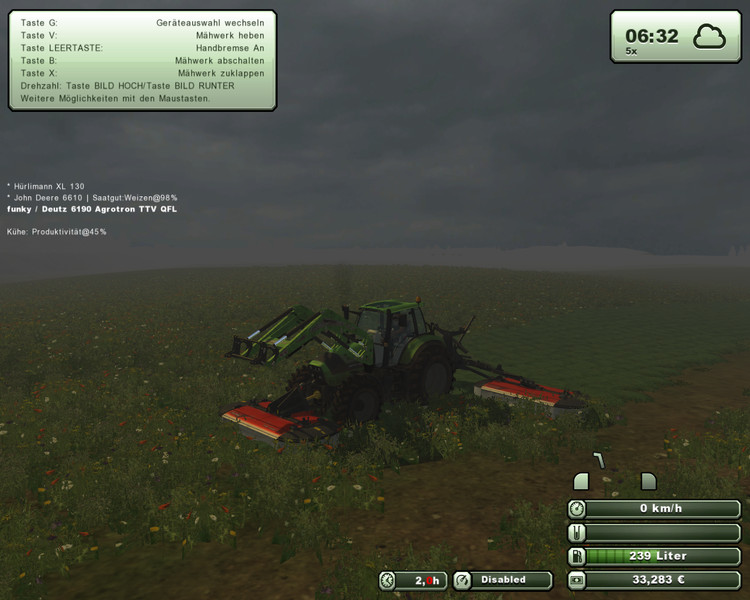Image resolution: width=750 pixels, height=600 pixels.
Task: Click the fuel pump icon
Action: coord(577,556)
